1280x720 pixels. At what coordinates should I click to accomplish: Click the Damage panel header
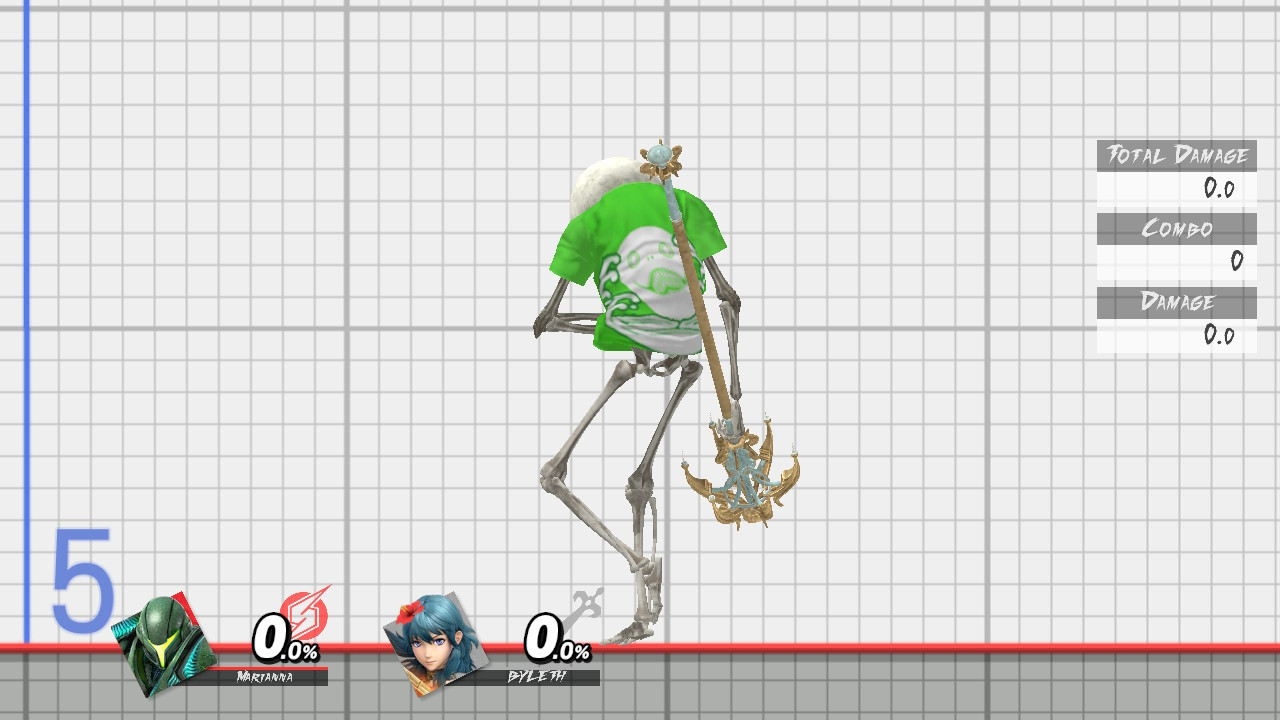1177,303
